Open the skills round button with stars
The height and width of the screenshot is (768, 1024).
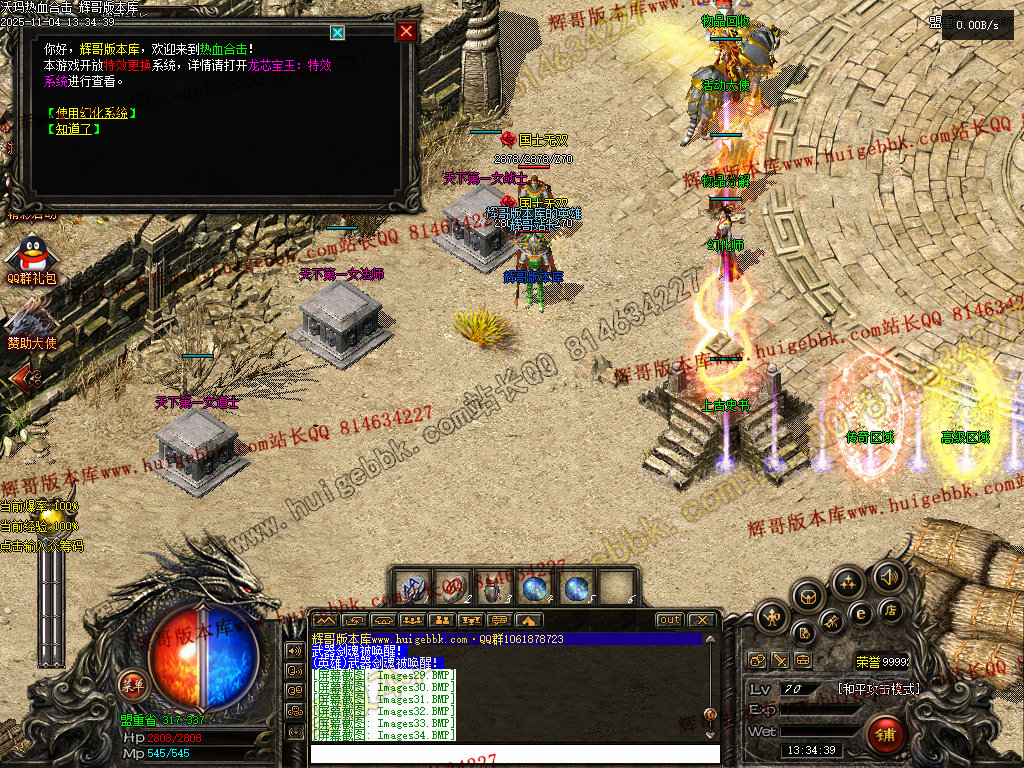848,582
